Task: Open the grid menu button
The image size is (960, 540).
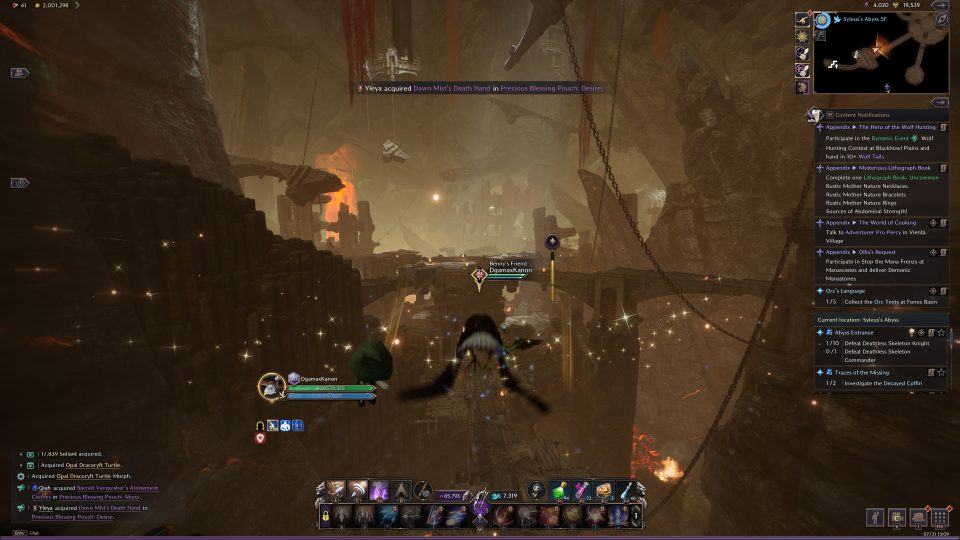Action: click(x=939, y=517)
